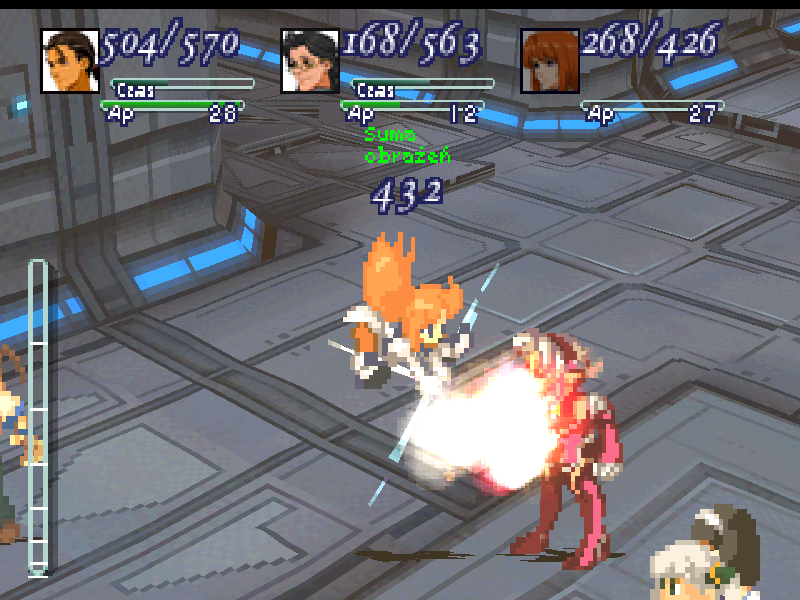Select the dark-haired fighter portrait with 504/570 HP

tap(70, 61)
